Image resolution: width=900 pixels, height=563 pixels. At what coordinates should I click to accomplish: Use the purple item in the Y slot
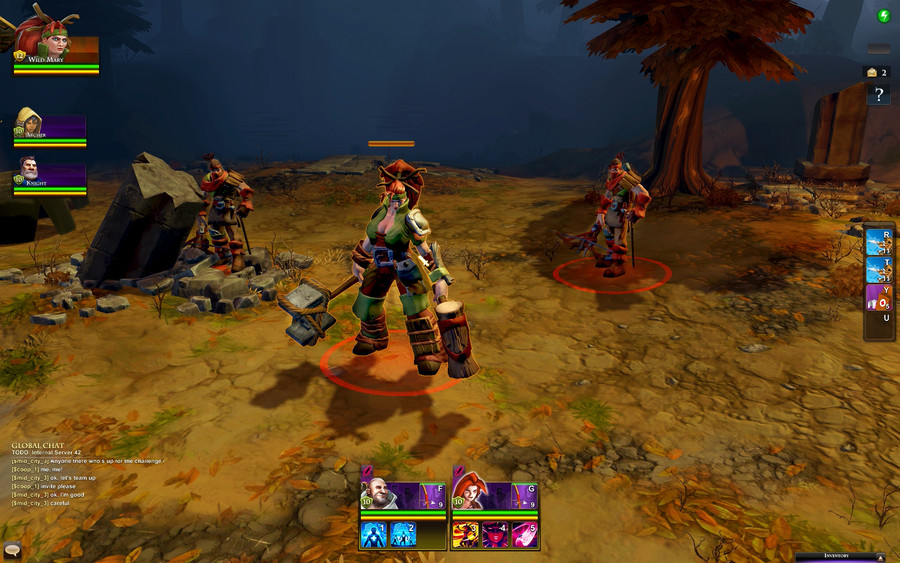(x=880, y=297)
